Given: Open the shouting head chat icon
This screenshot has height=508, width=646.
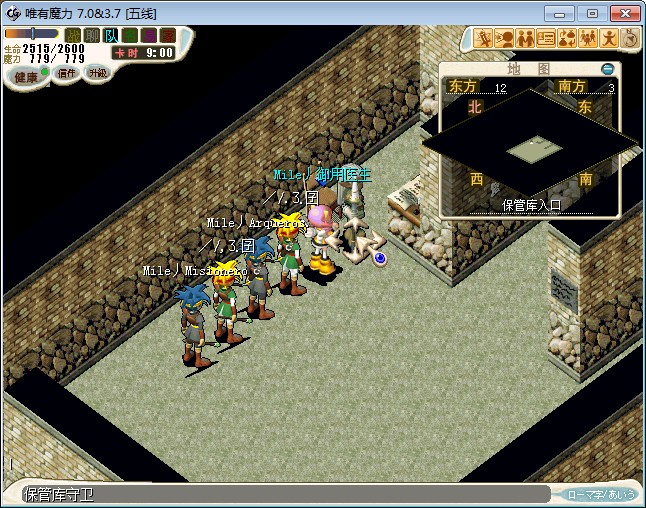Looking at the screenshot, I should coord(504,39).
